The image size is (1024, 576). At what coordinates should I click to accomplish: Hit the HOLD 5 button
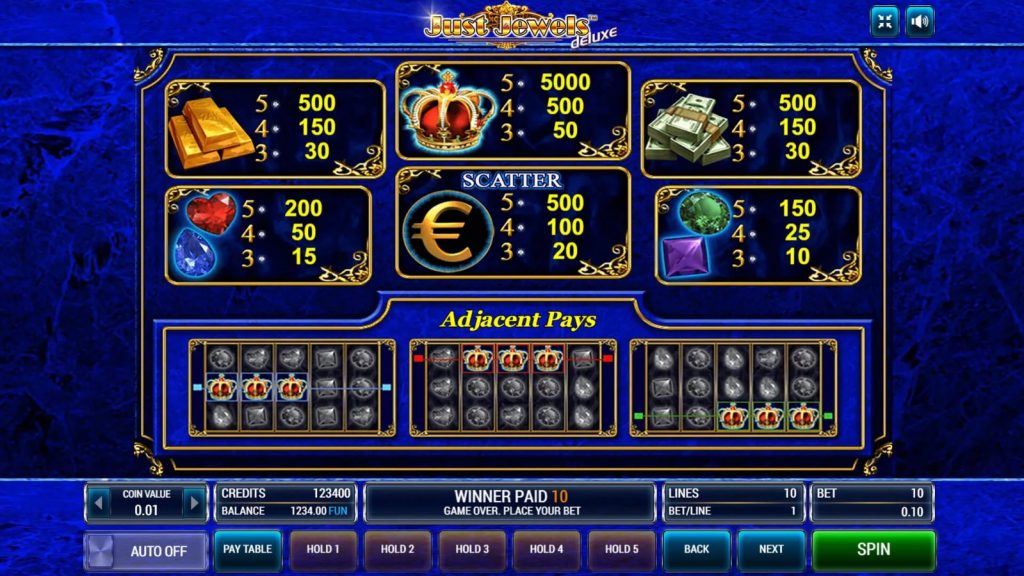[x=620, y=550]
